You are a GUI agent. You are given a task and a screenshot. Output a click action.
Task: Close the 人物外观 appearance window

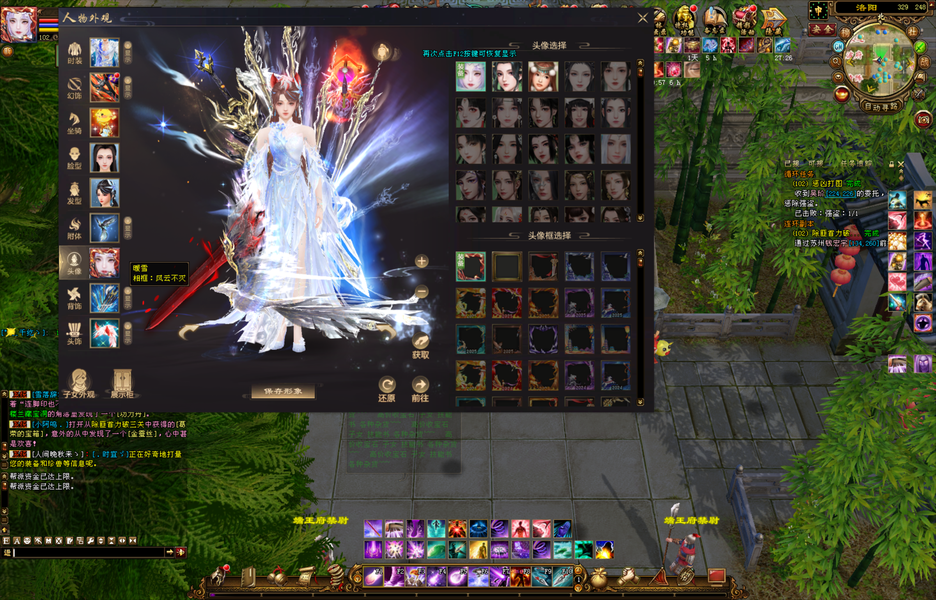pyautogui.click(x=643, y=17)
